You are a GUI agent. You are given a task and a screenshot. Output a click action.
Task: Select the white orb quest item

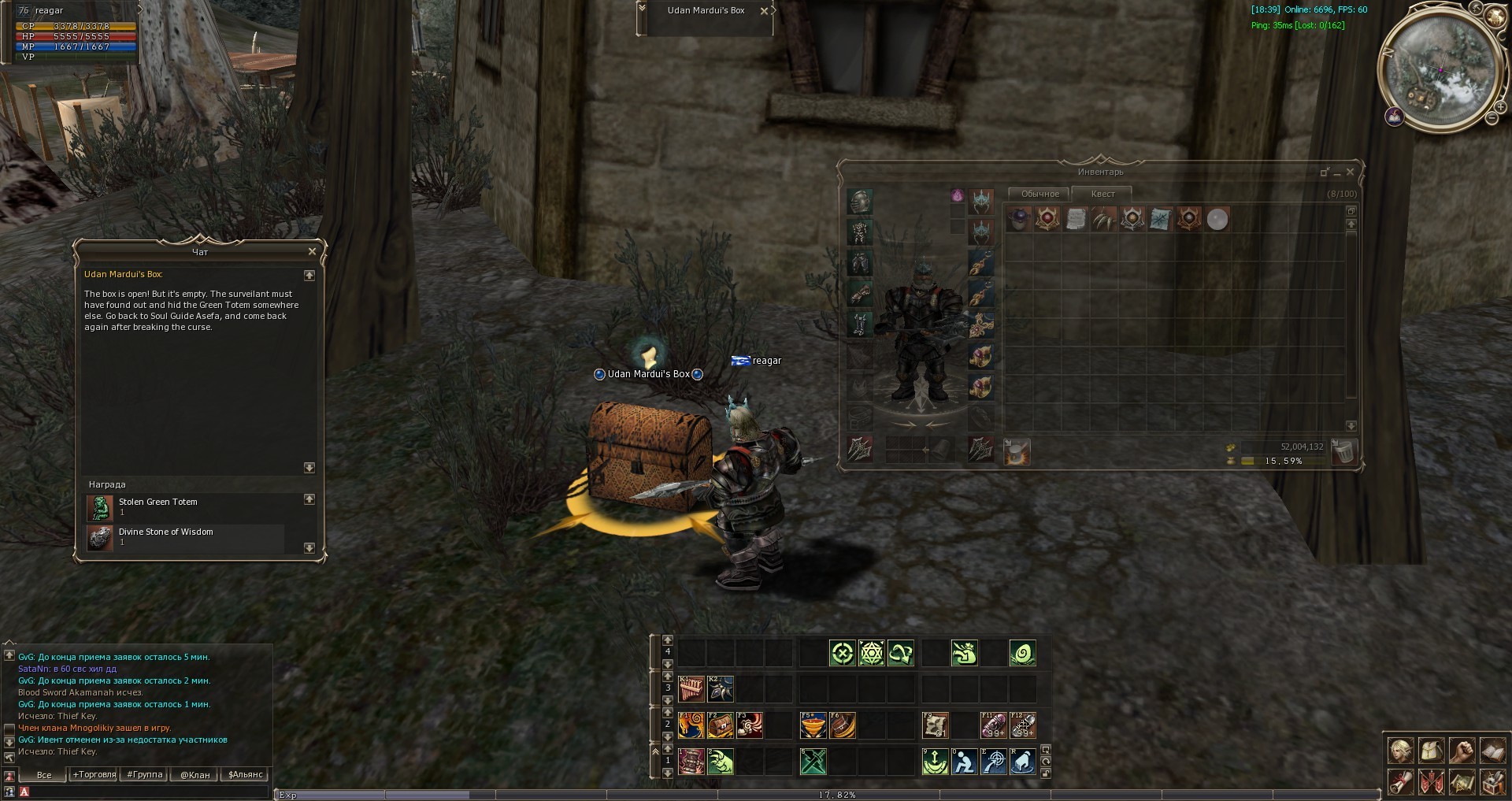1217,220
